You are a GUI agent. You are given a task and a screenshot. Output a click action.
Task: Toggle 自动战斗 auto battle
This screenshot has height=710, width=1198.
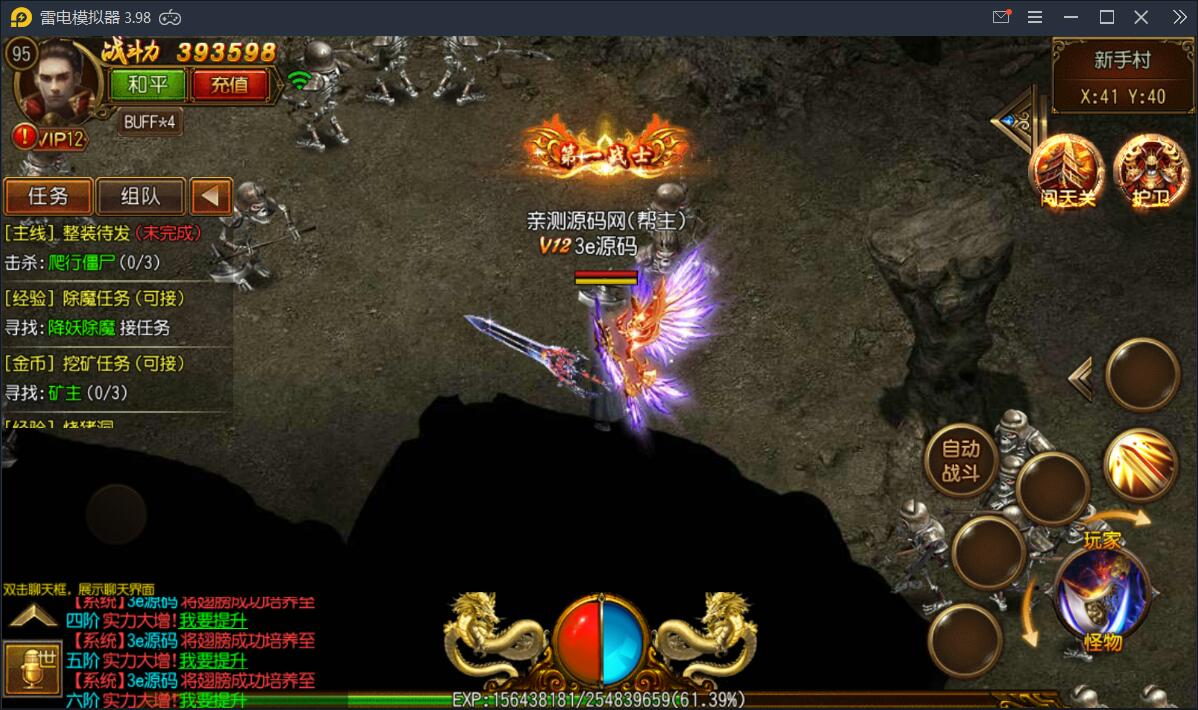tap(960, 460)
